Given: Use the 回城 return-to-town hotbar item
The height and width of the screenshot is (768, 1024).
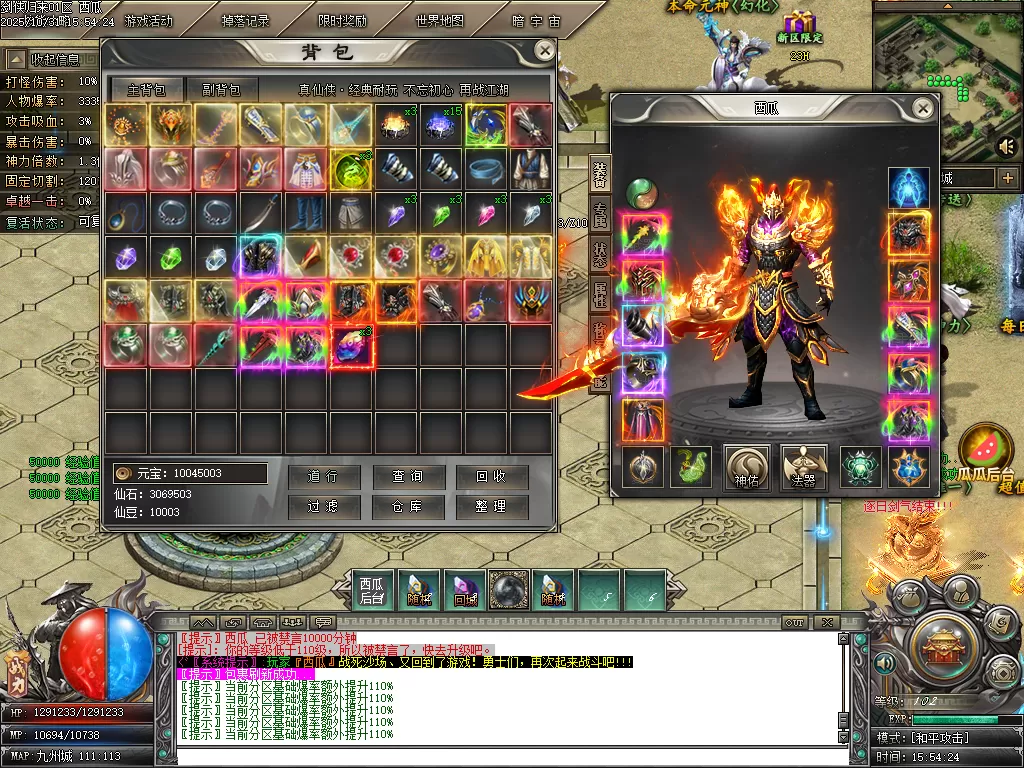Looking at the screenshot, I should point(465,589).
